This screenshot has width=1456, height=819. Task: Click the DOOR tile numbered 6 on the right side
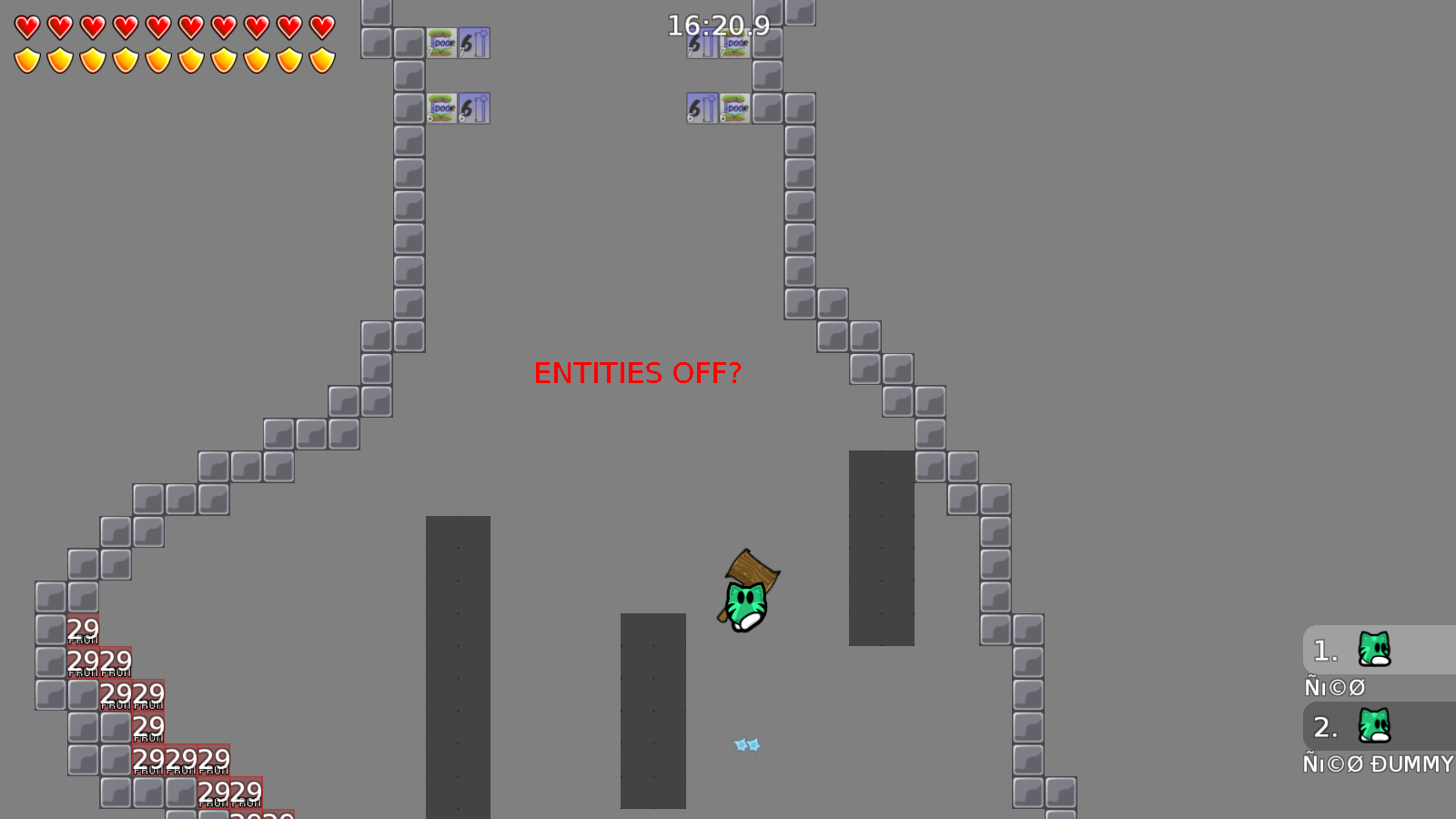click(734, 107)
